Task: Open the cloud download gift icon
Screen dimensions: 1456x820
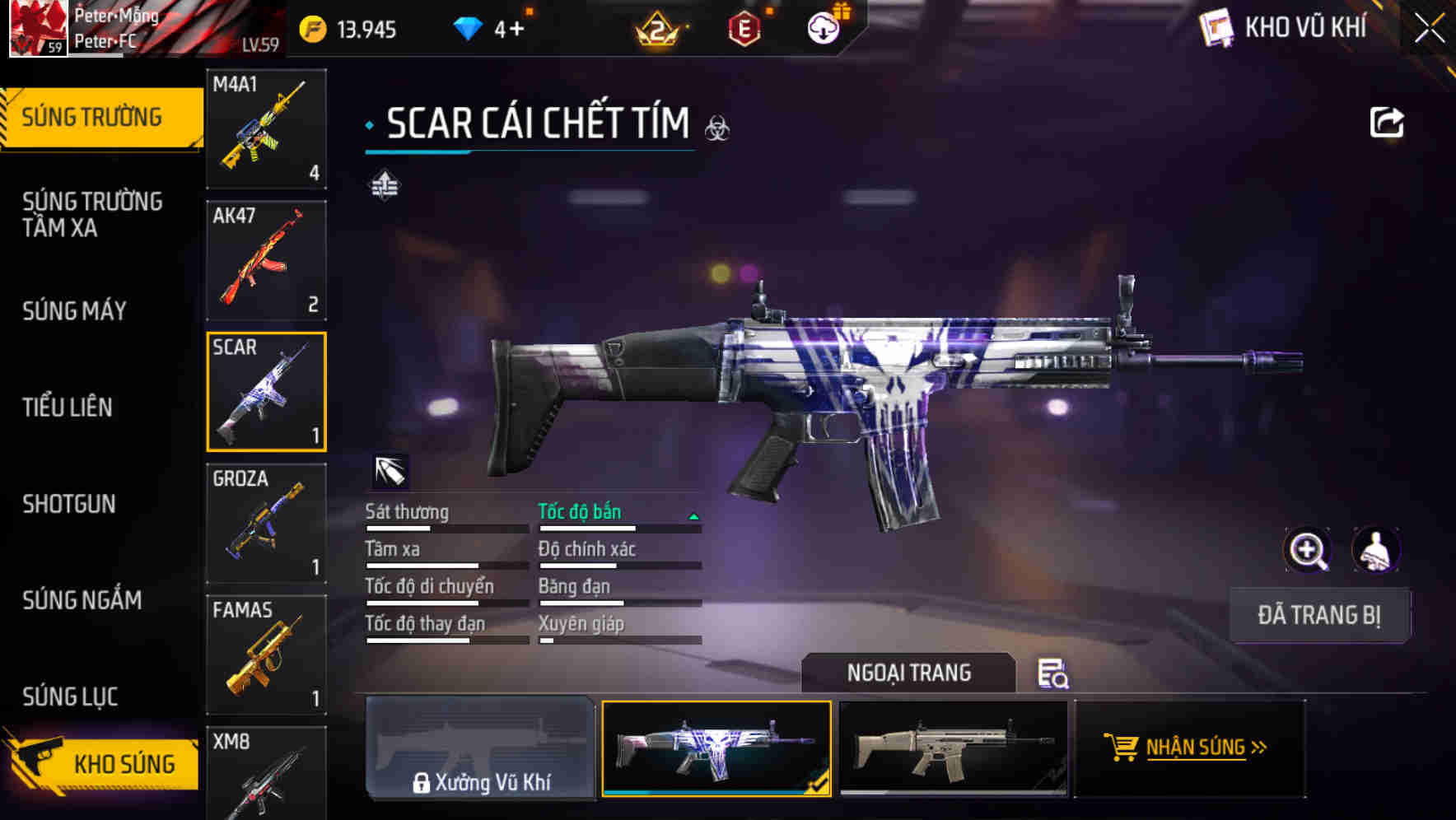Action: [821, 27]
